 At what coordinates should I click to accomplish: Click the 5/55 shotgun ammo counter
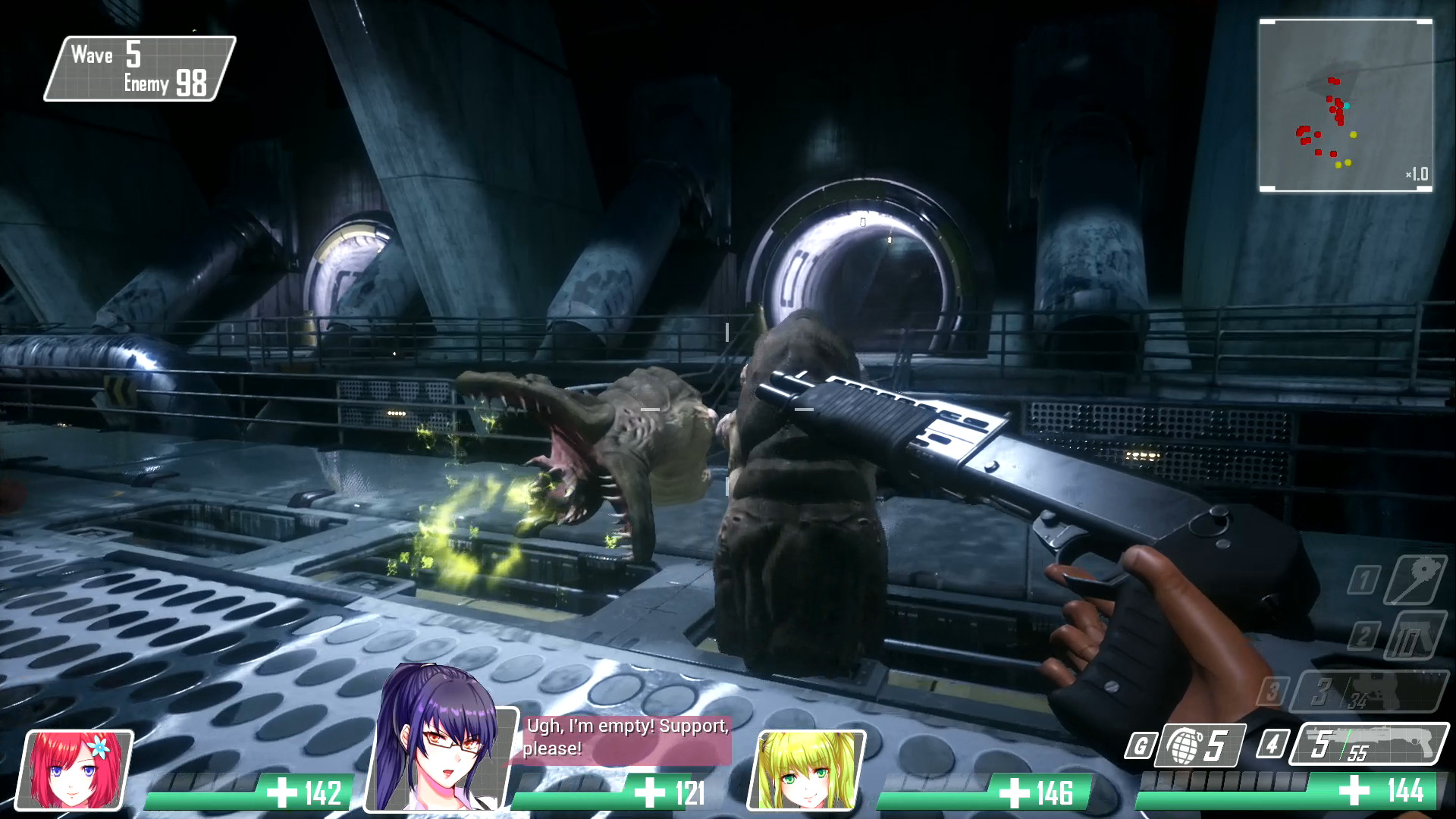coord(1342,747)
